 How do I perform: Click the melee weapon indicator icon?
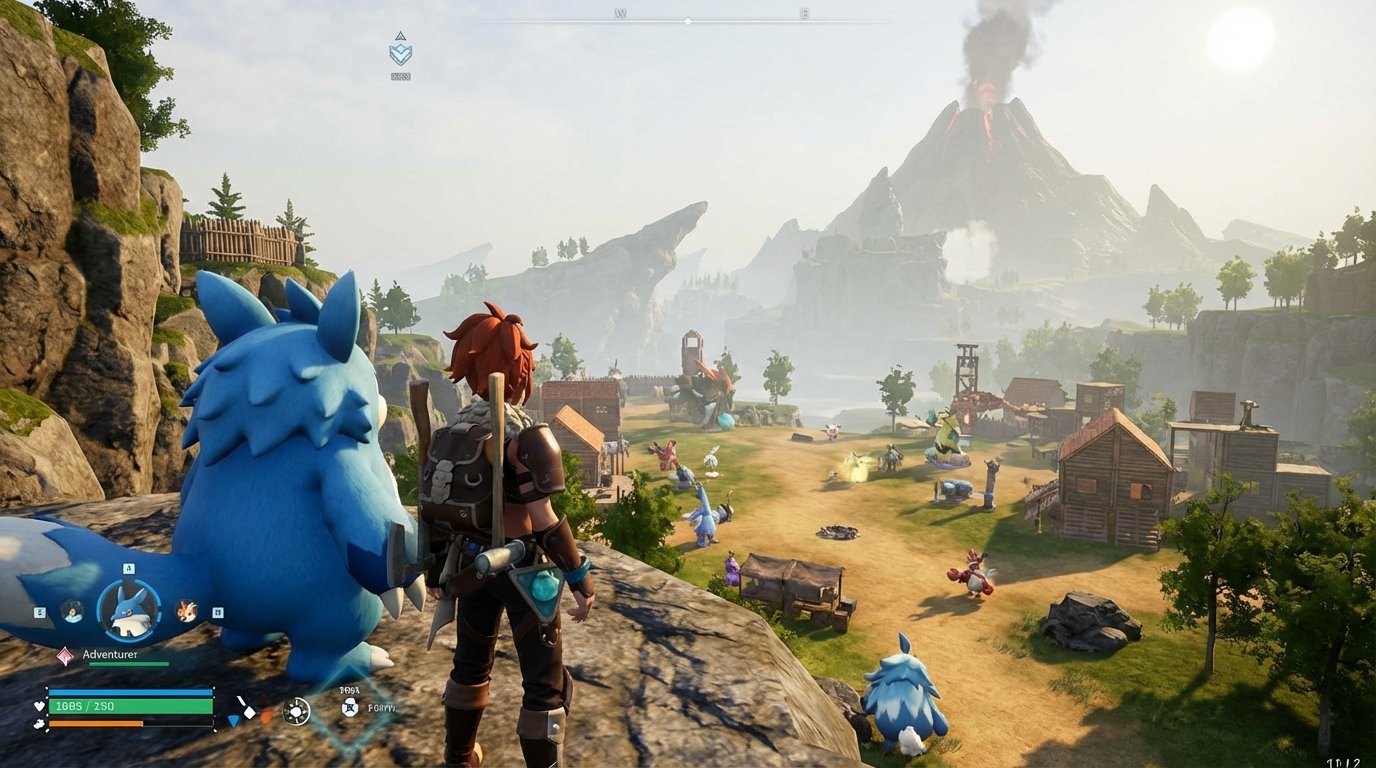(248, 706)
